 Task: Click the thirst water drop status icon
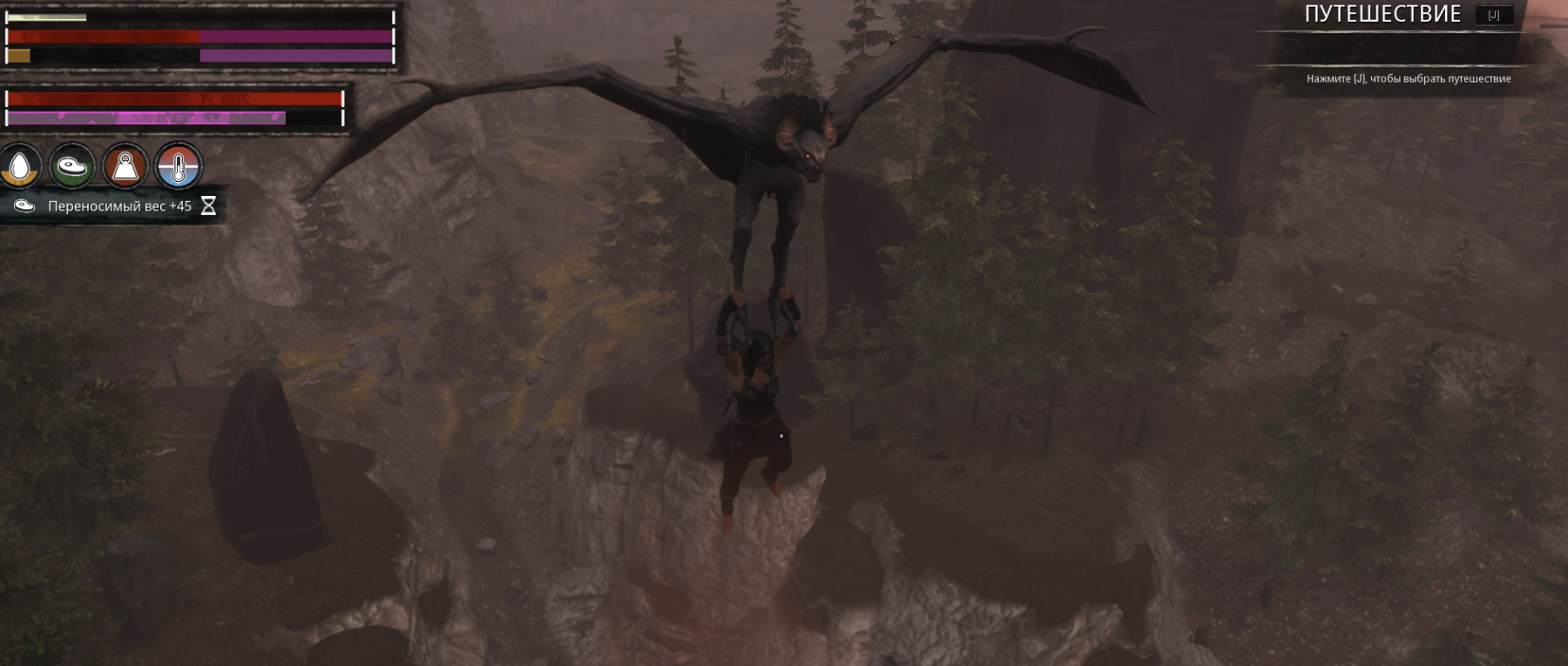pos(20,166)
